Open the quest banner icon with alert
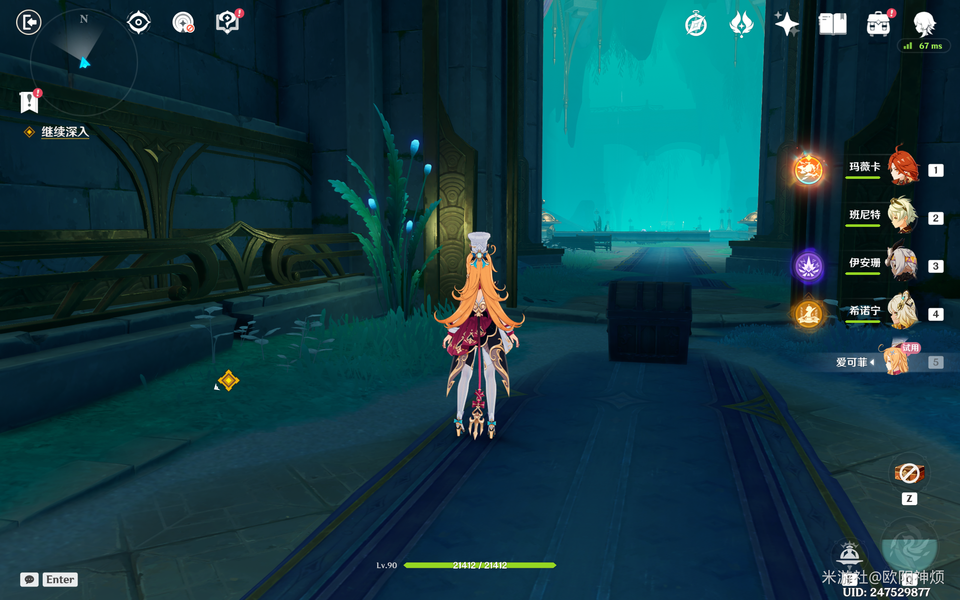 (x=30, y=100)
